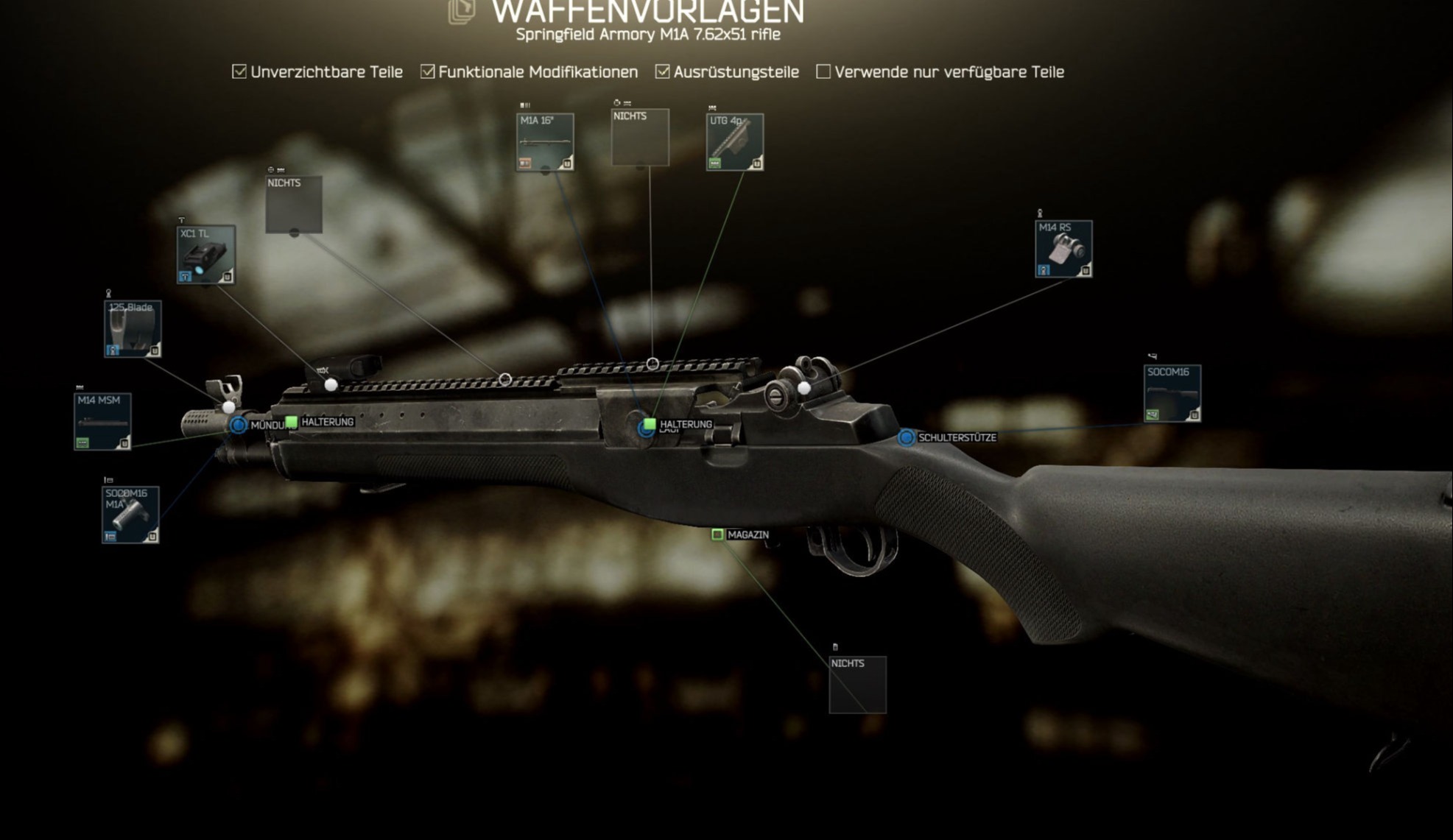Toggle the Ausrüstungsteile checkbox
The width and height of the screenshot is (1453, 840).
tap(663, 71)
